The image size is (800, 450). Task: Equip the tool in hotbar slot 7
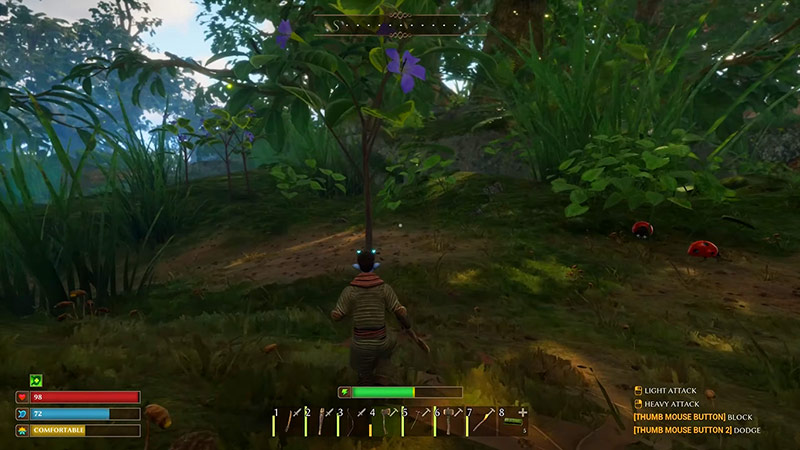(483, 422)
